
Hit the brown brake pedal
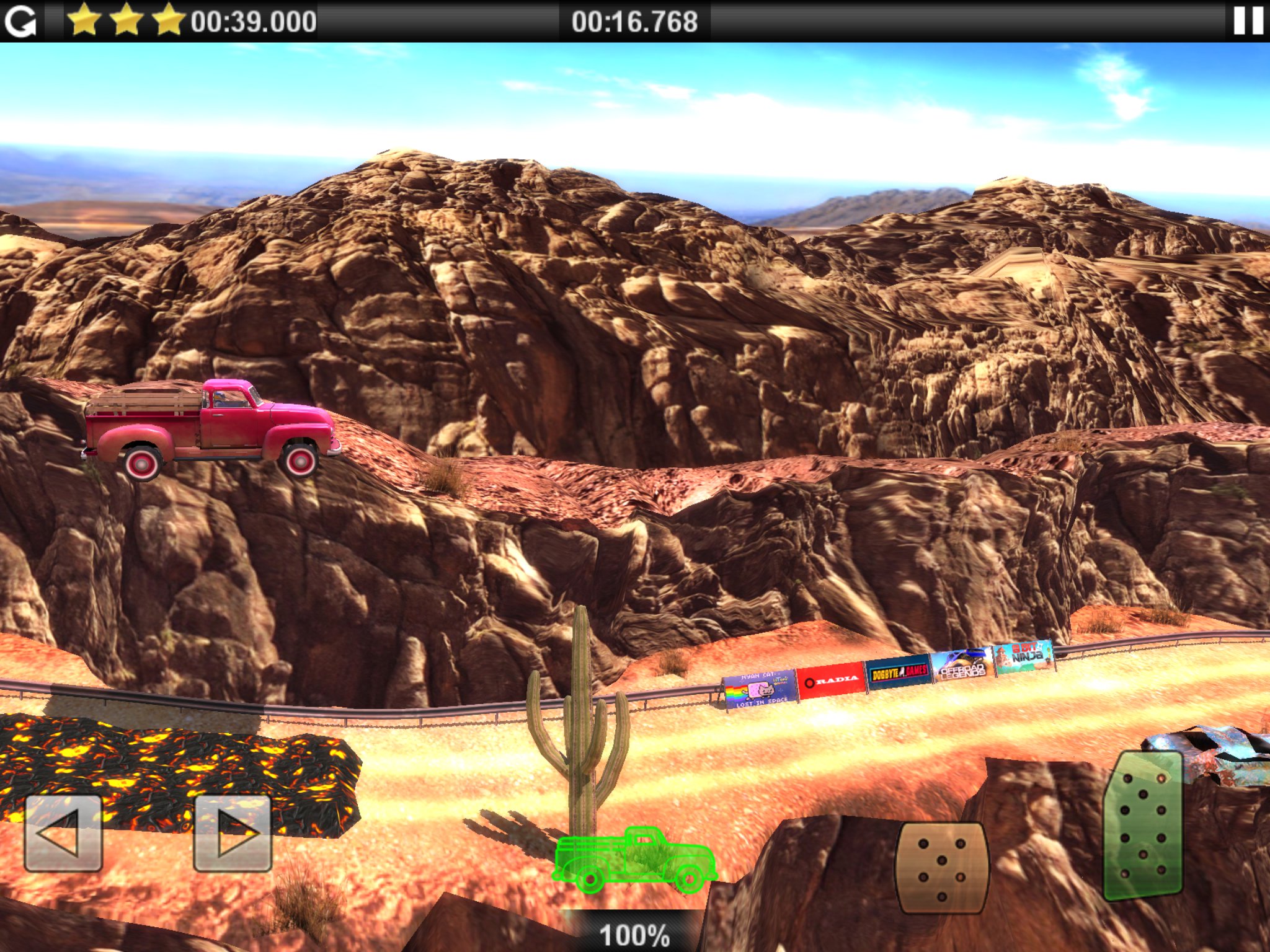pyautogui.click(x=941, y=867)
